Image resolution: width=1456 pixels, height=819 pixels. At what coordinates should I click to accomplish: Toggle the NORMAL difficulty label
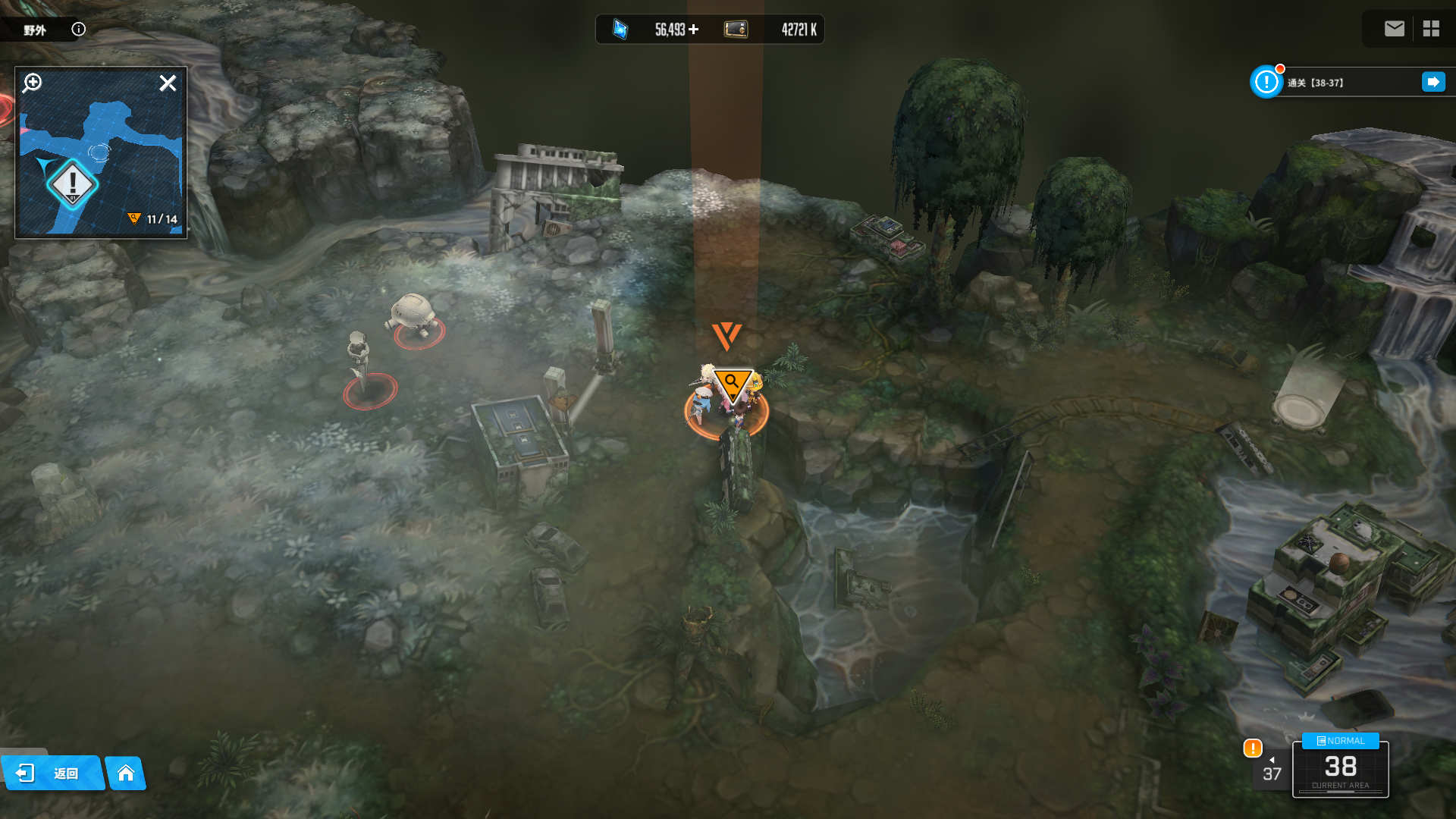1340,741
